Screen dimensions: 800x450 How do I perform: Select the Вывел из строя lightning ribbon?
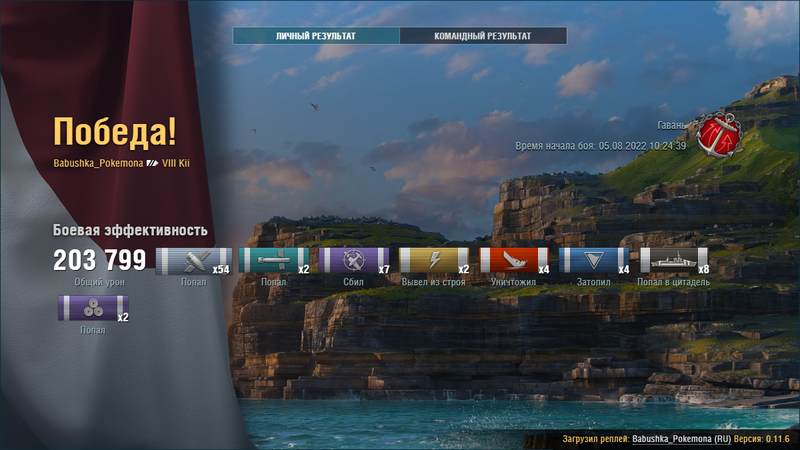434,261
